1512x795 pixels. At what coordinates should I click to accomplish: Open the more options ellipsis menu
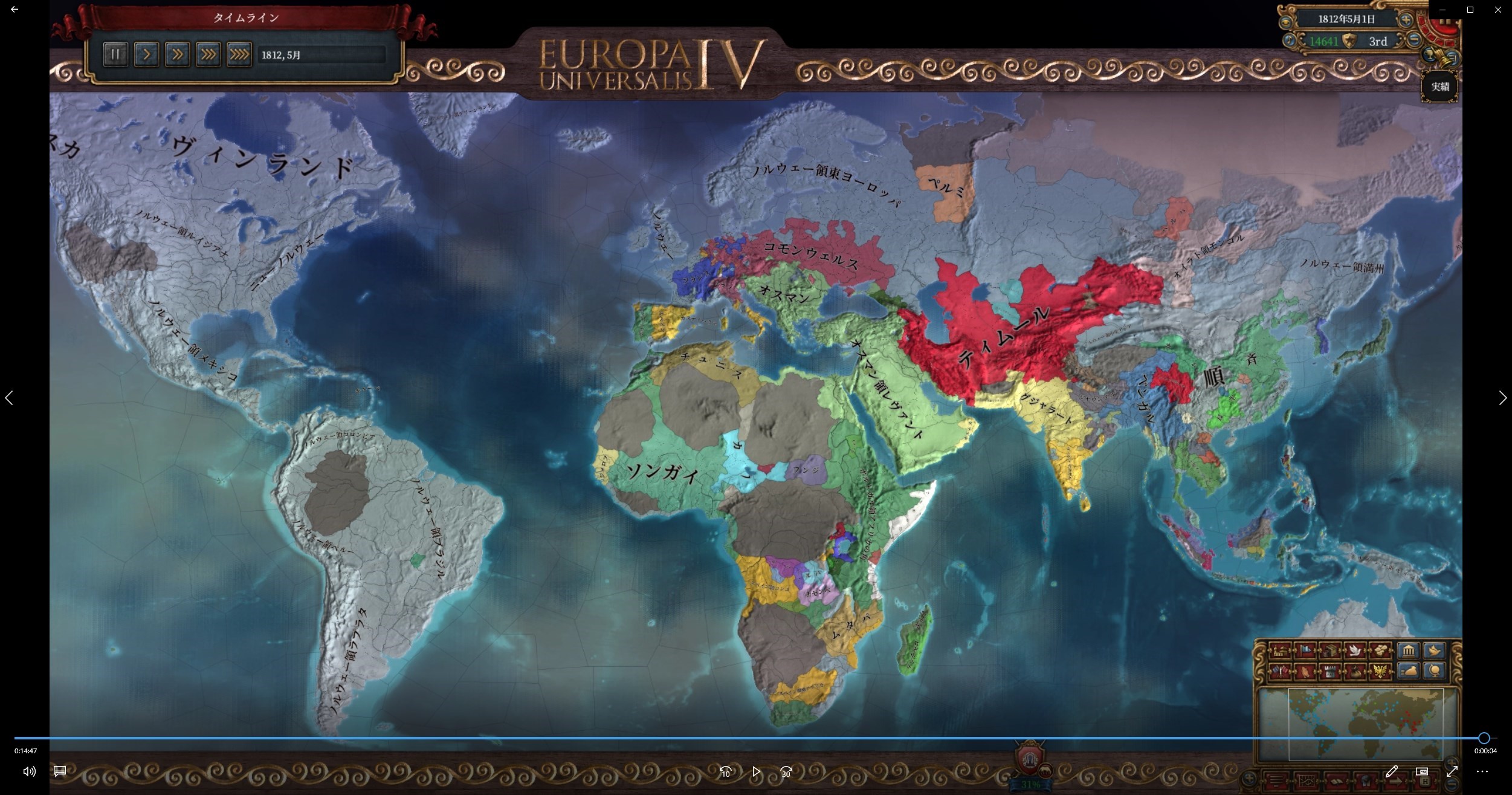[x=1482, y=772]
